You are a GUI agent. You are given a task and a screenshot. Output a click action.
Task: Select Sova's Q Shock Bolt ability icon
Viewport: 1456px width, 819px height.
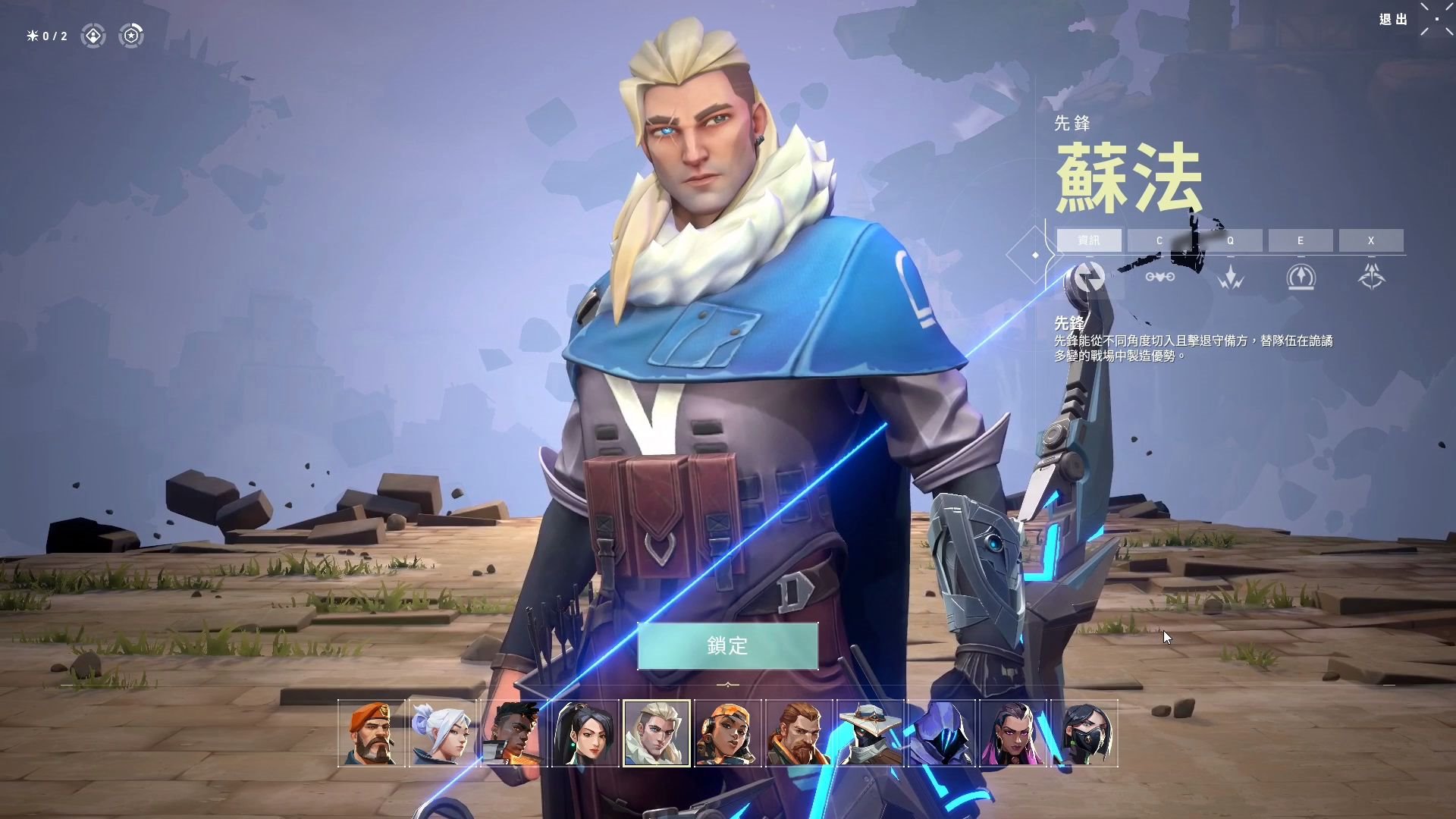pos(1230,276)
